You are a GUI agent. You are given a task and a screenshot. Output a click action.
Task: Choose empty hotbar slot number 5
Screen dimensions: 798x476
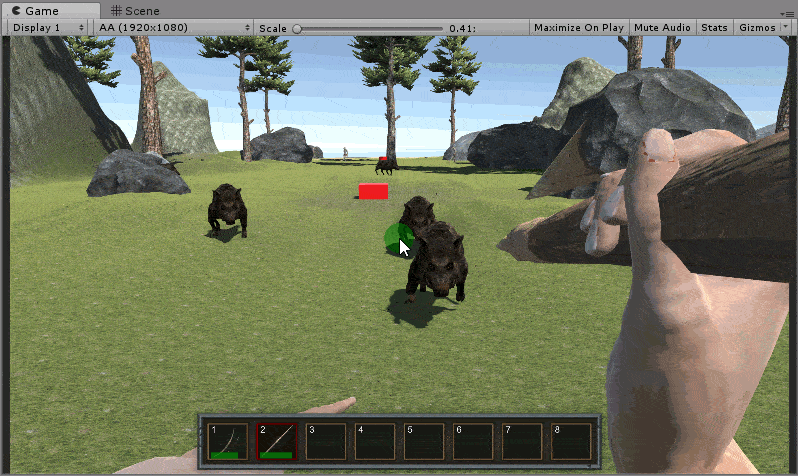pos(424,441)
